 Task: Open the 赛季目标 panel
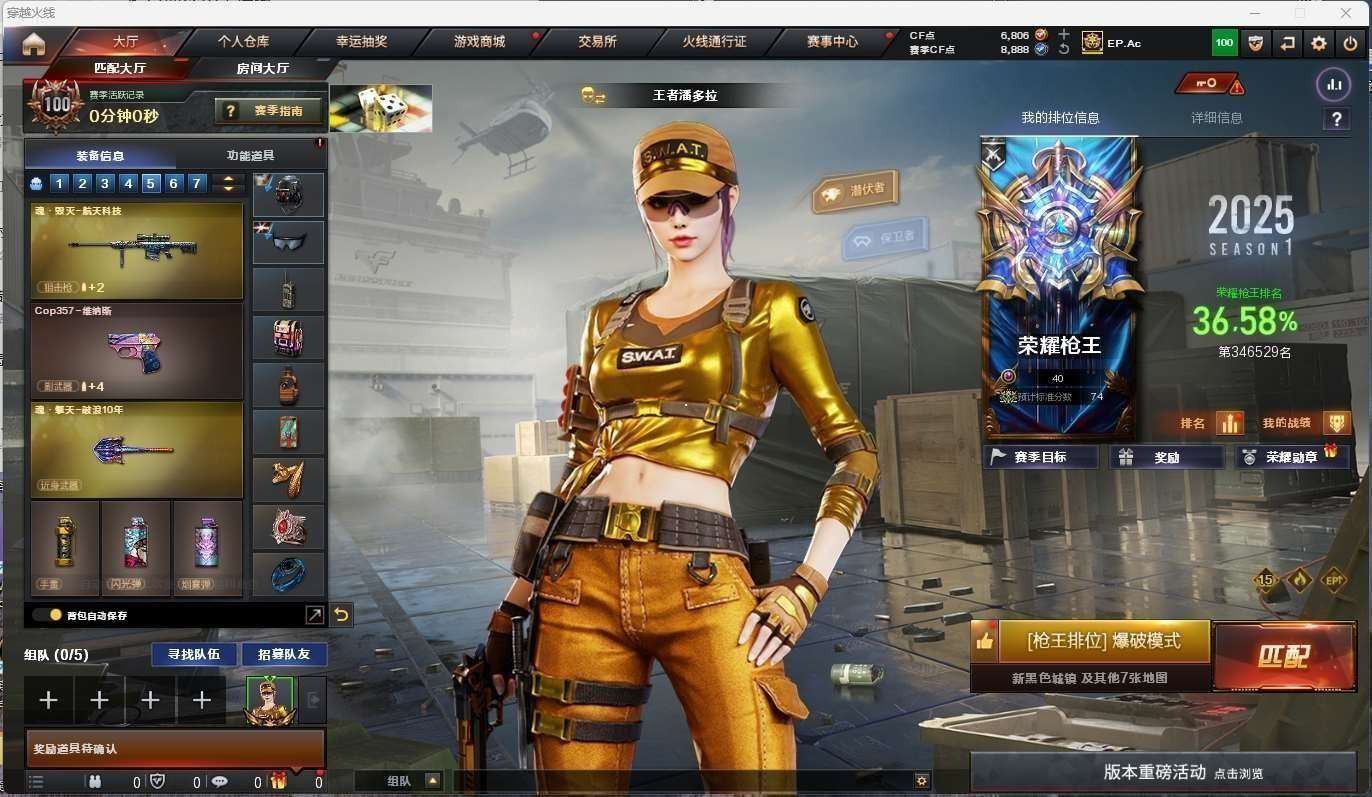pos(1040,457)
